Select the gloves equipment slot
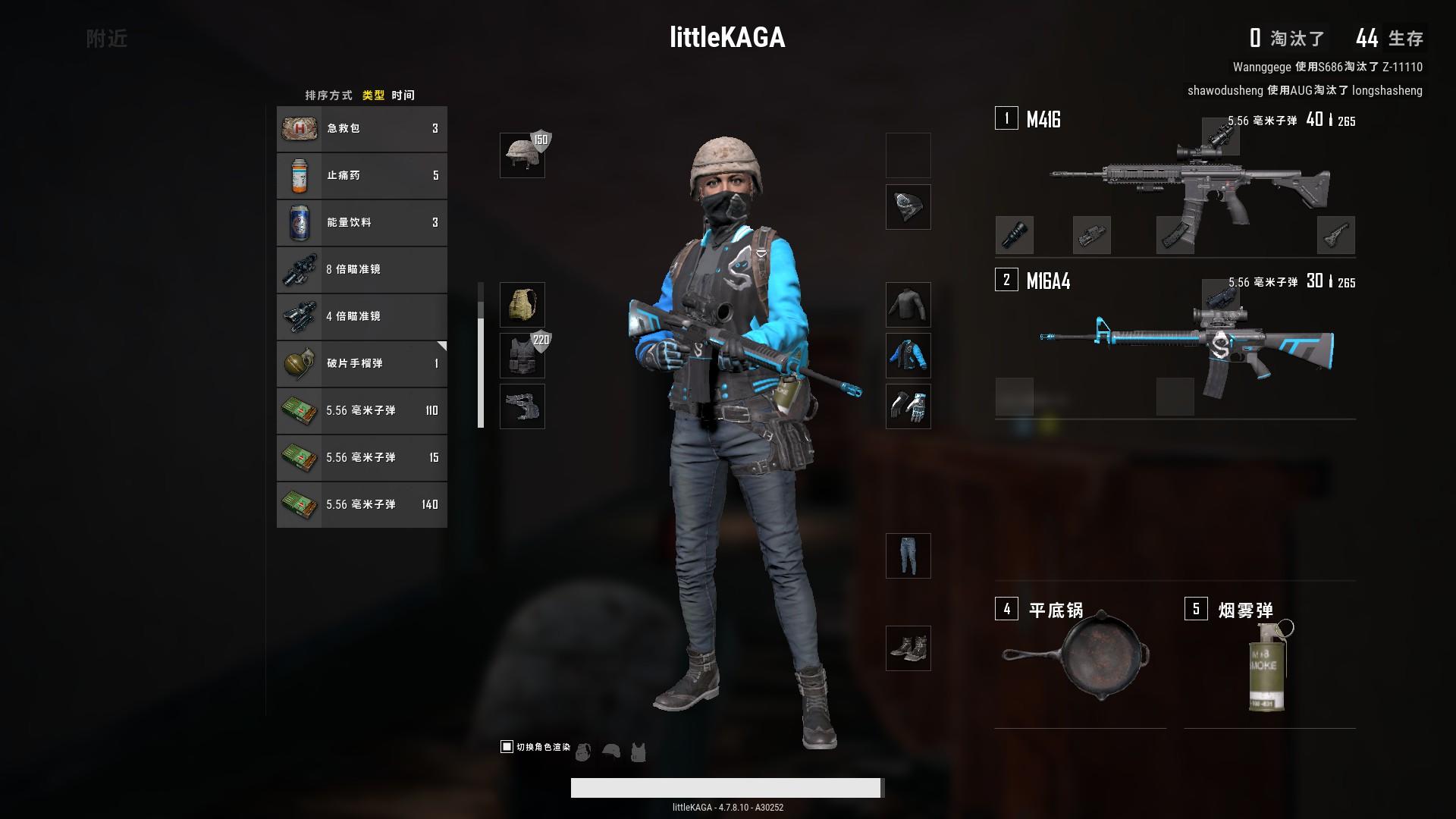 click(908, 406)
